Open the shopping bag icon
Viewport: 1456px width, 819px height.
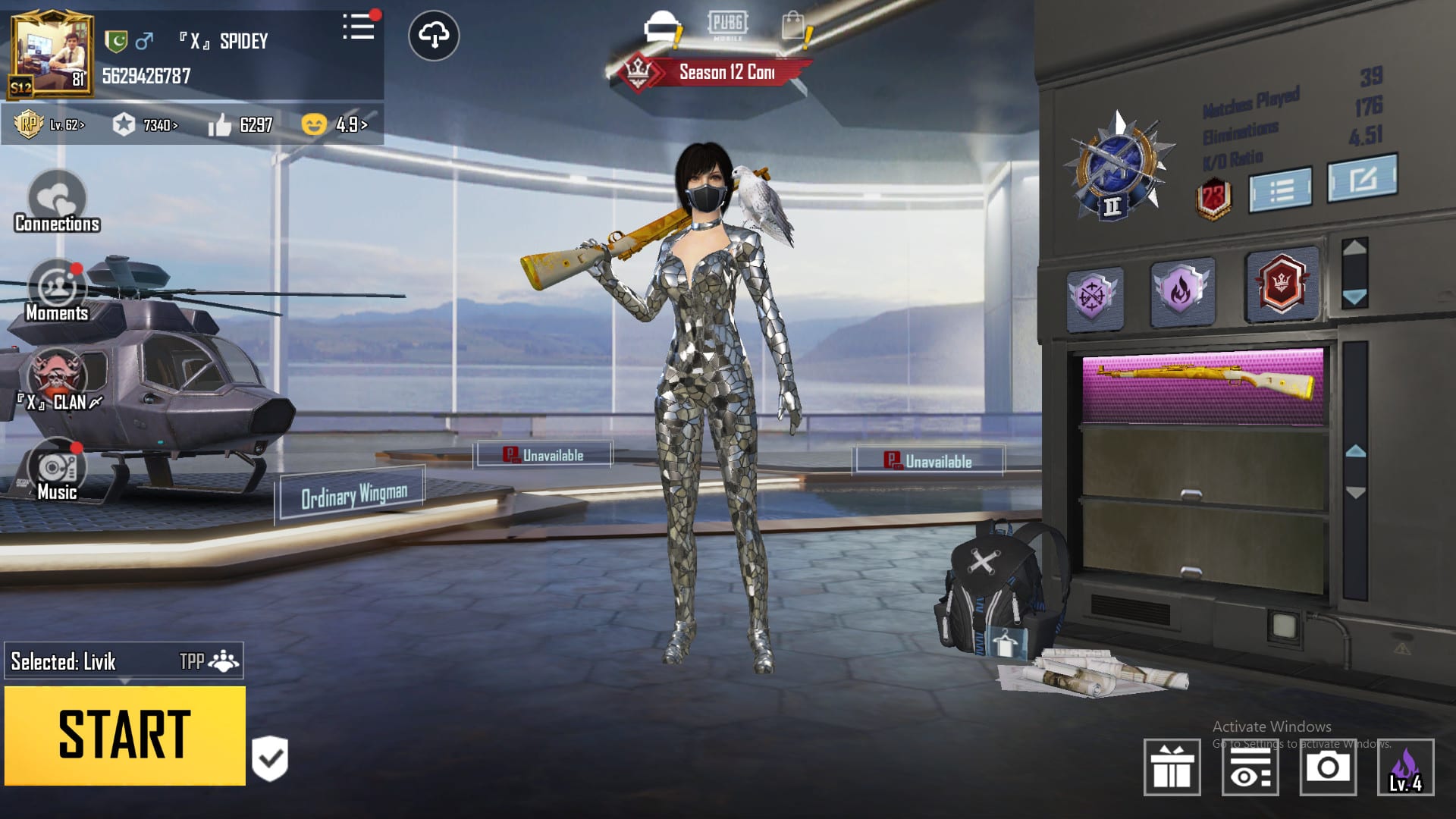(794, 27)
